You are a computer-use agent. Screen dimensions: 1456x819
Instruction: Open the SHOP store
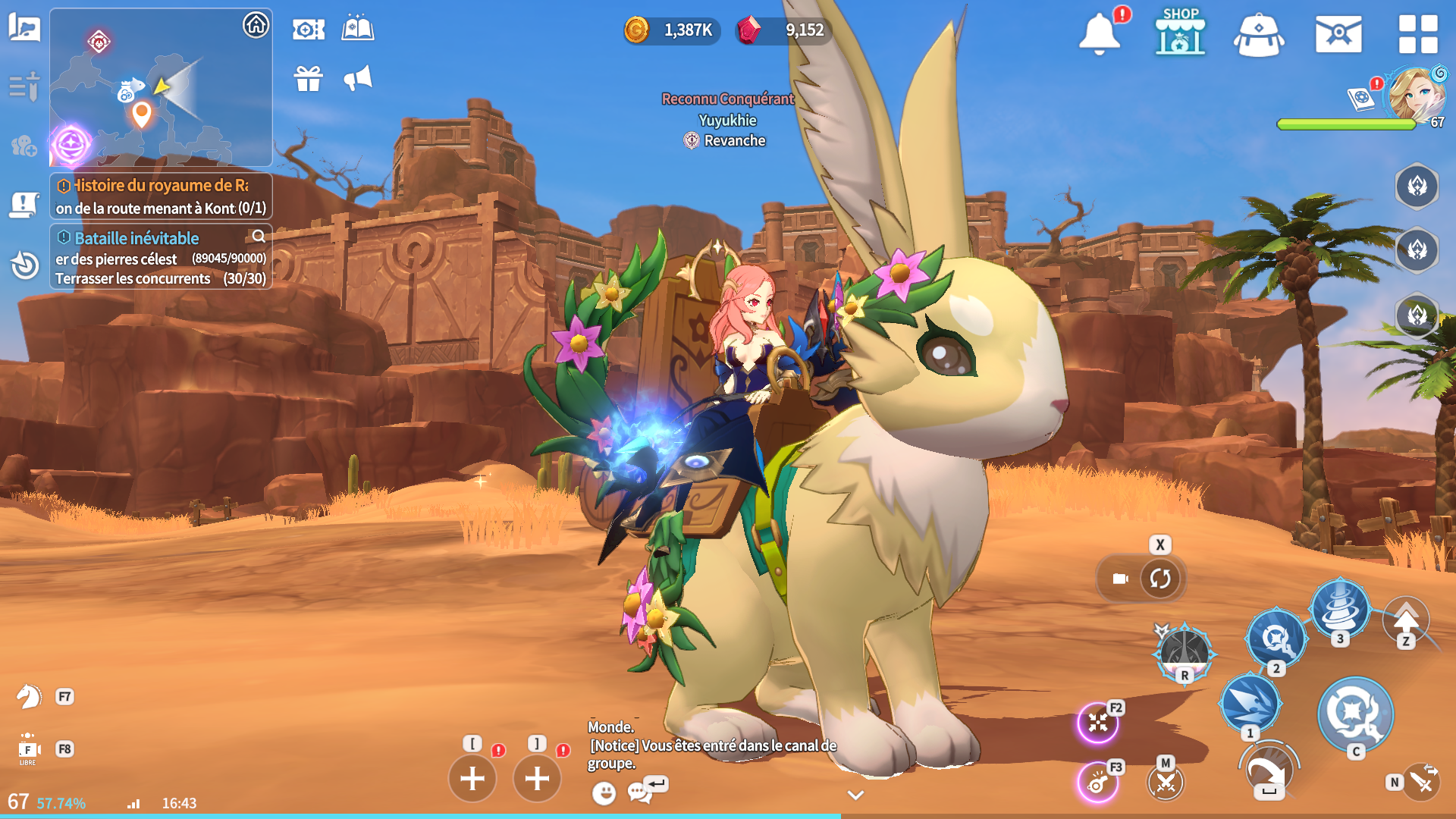coord(1180,33)
